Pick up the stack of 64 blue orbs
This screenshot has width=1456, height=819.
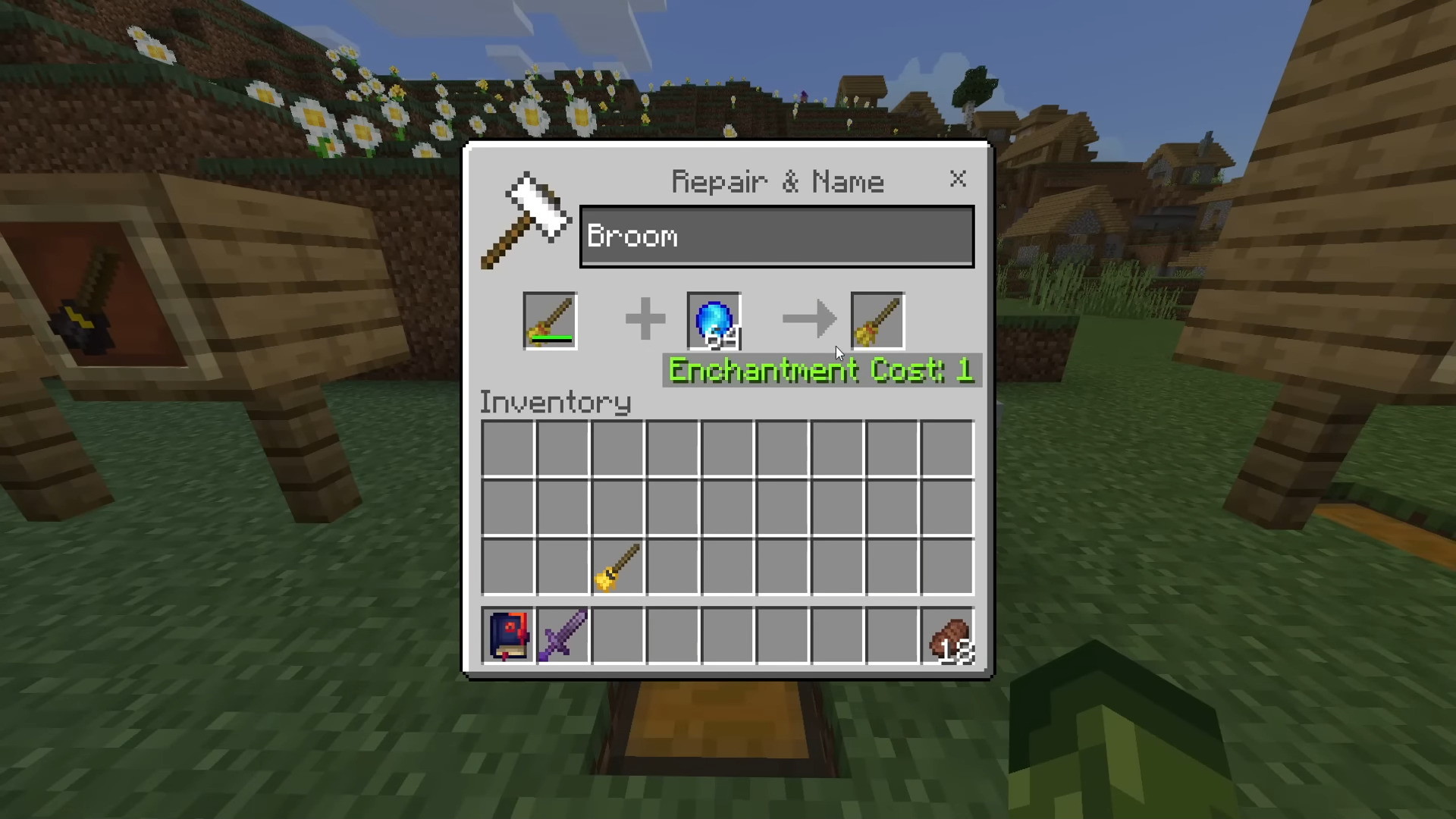pyautogui.click(x=713, y=319)
